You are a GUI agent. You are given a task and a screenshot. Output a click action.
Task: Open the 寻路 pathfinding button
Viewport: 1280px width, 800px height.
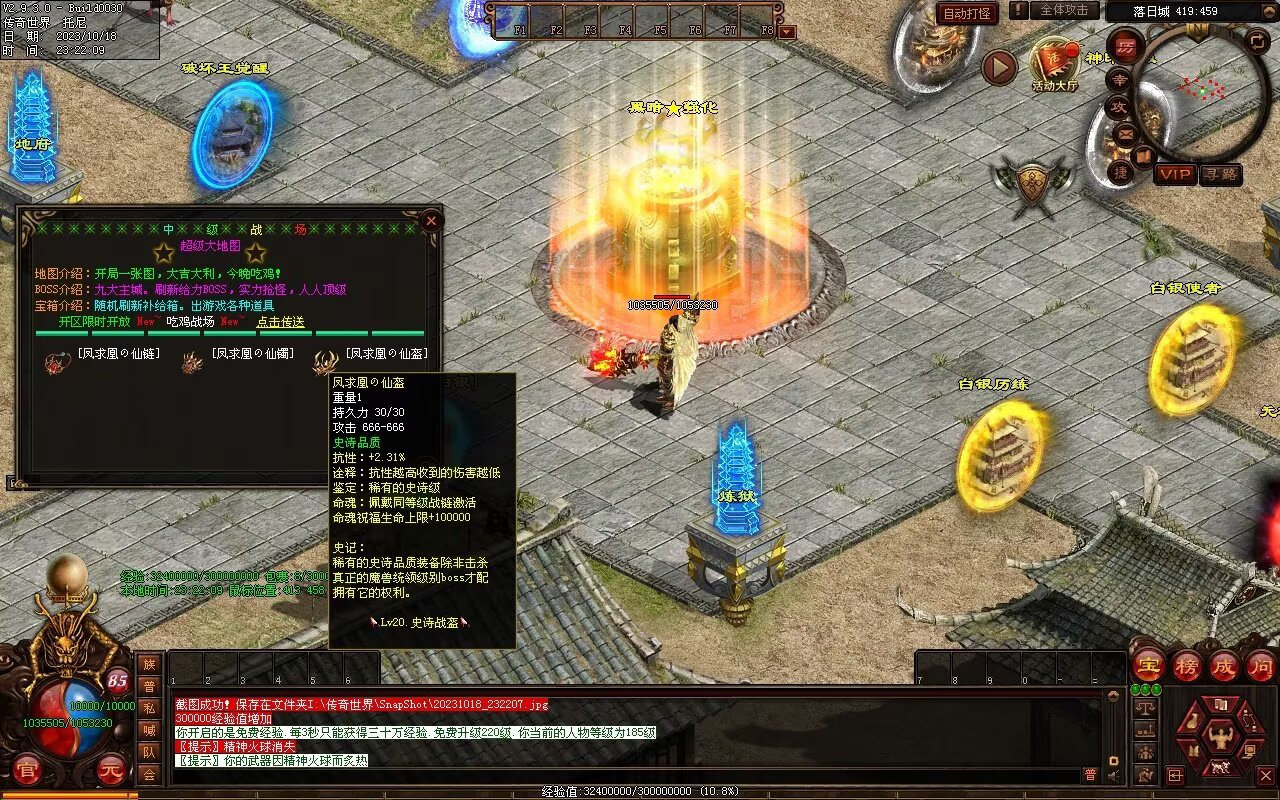1220,174
